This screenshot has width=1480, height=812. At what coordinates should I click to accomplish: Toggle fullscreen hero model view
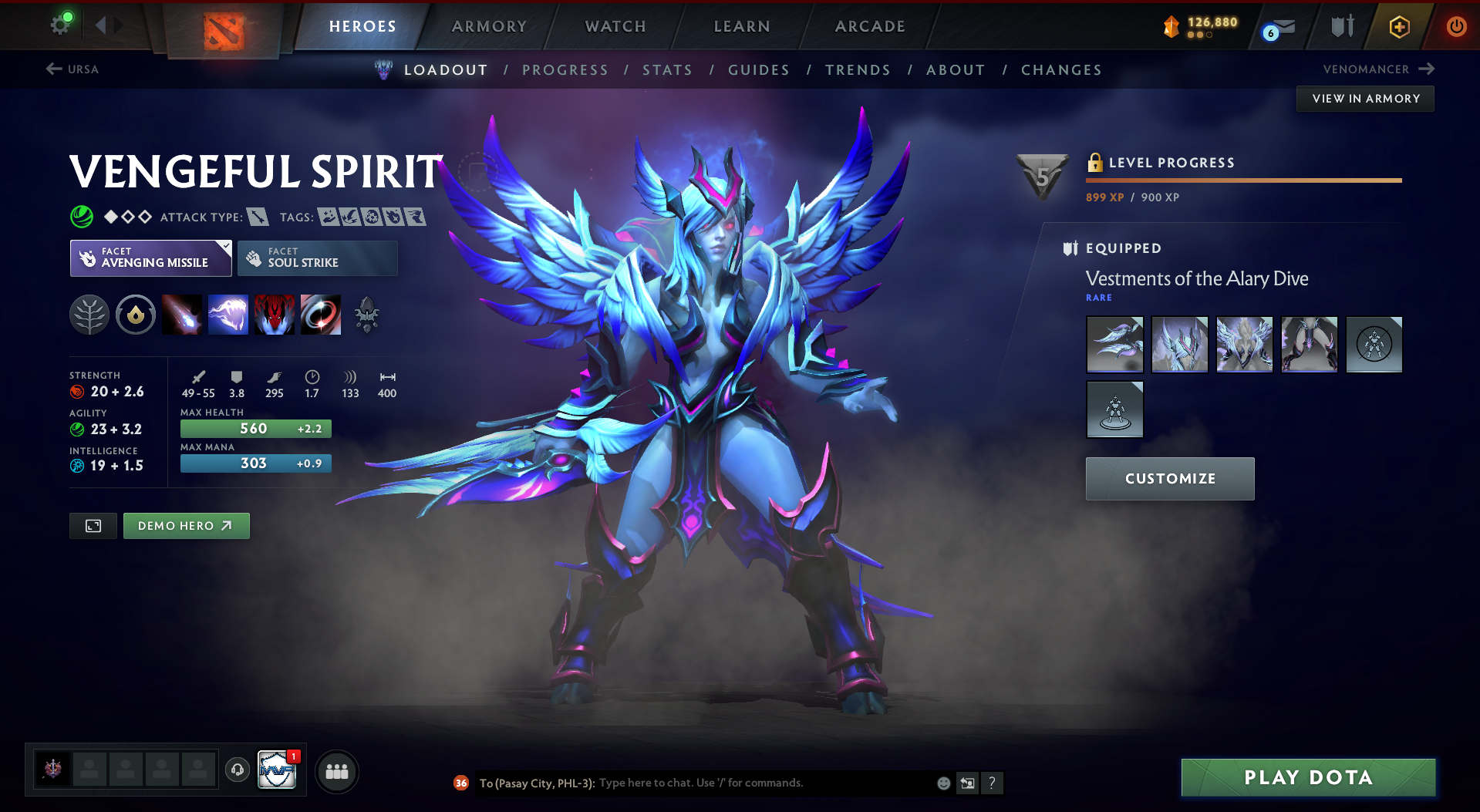(93, 526)
